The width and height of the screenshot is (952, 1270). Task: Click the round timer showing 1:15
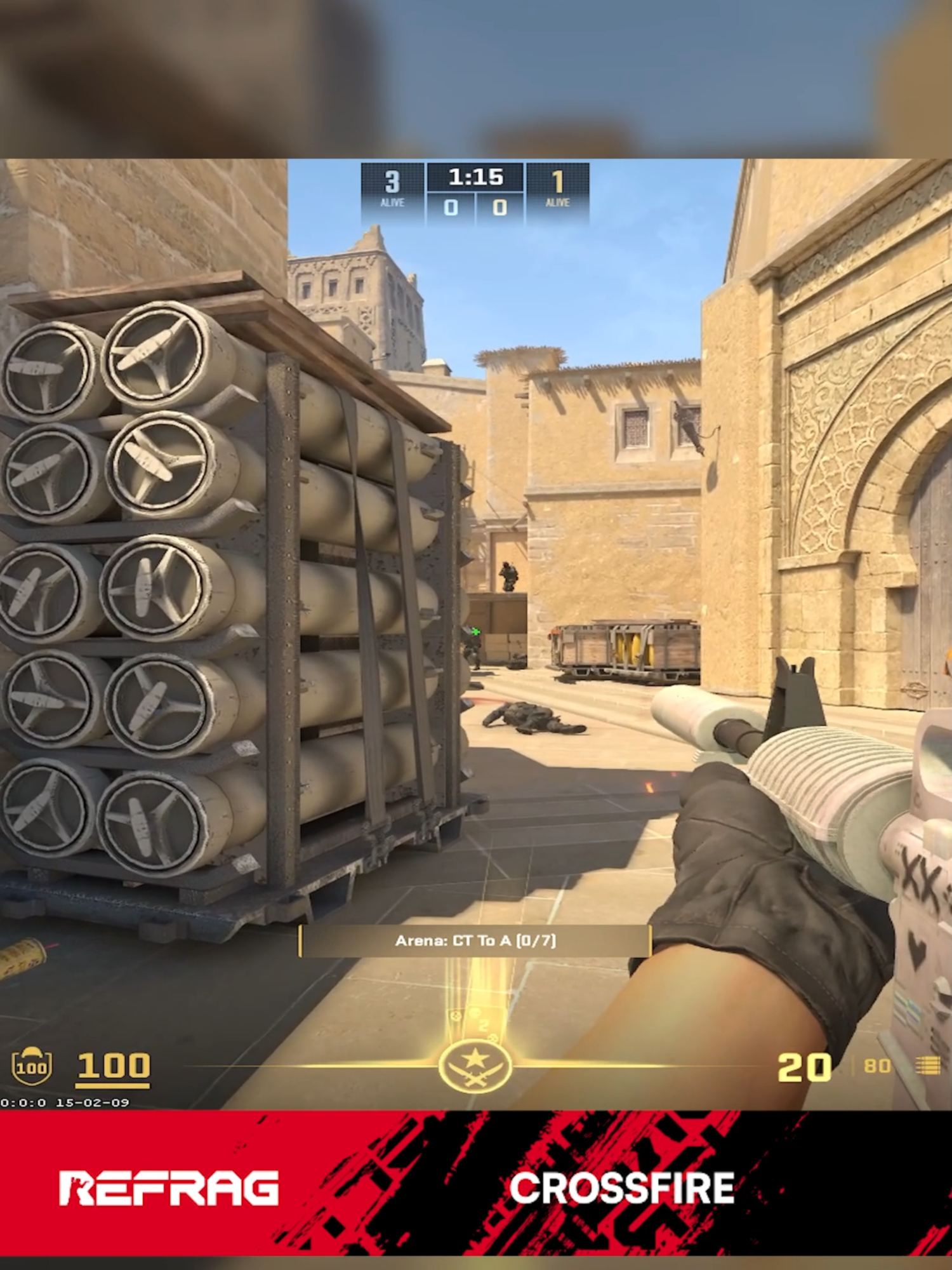[x=474, y=180]
